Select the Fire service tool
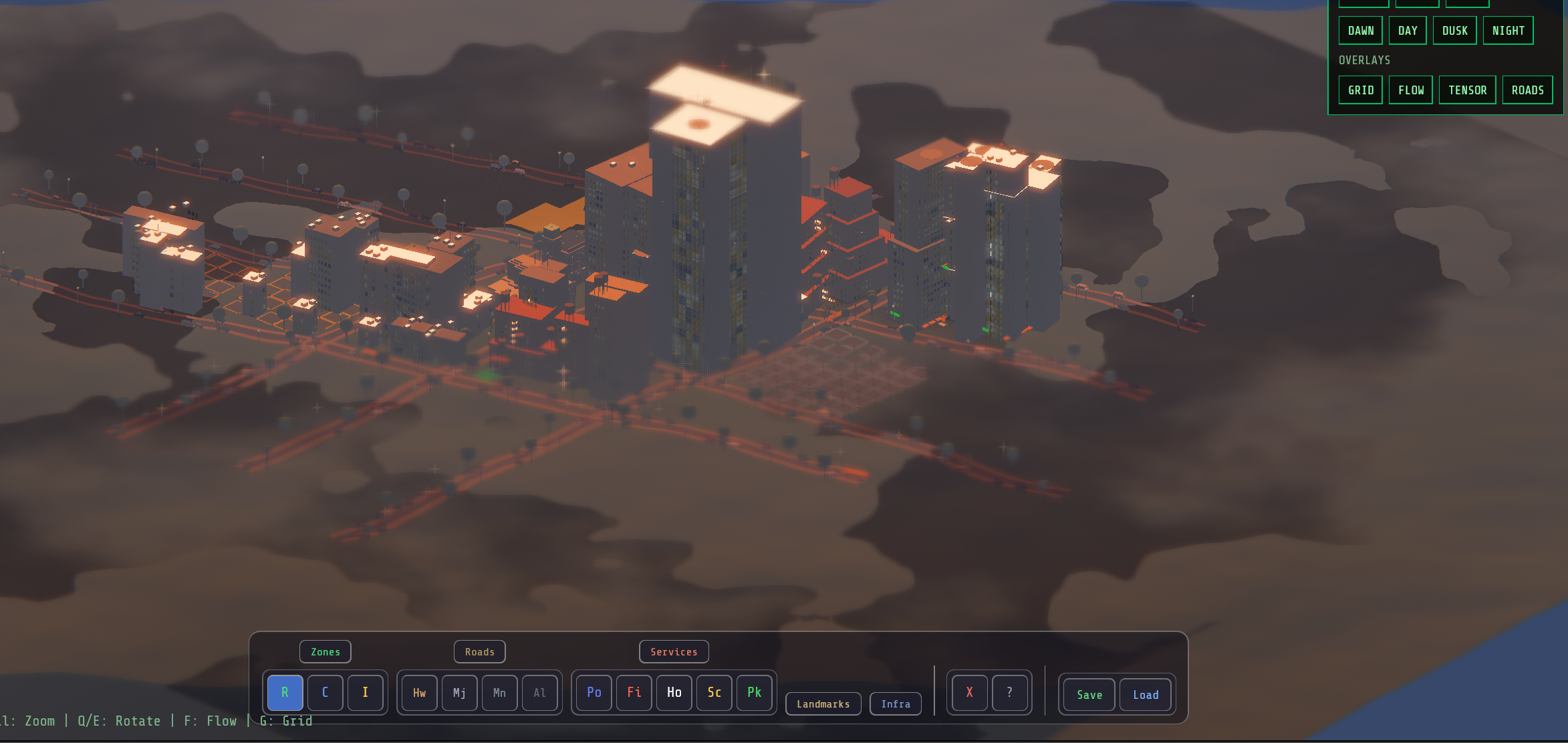This screenshot has width=1568, height=743. [x=634, y=693]
